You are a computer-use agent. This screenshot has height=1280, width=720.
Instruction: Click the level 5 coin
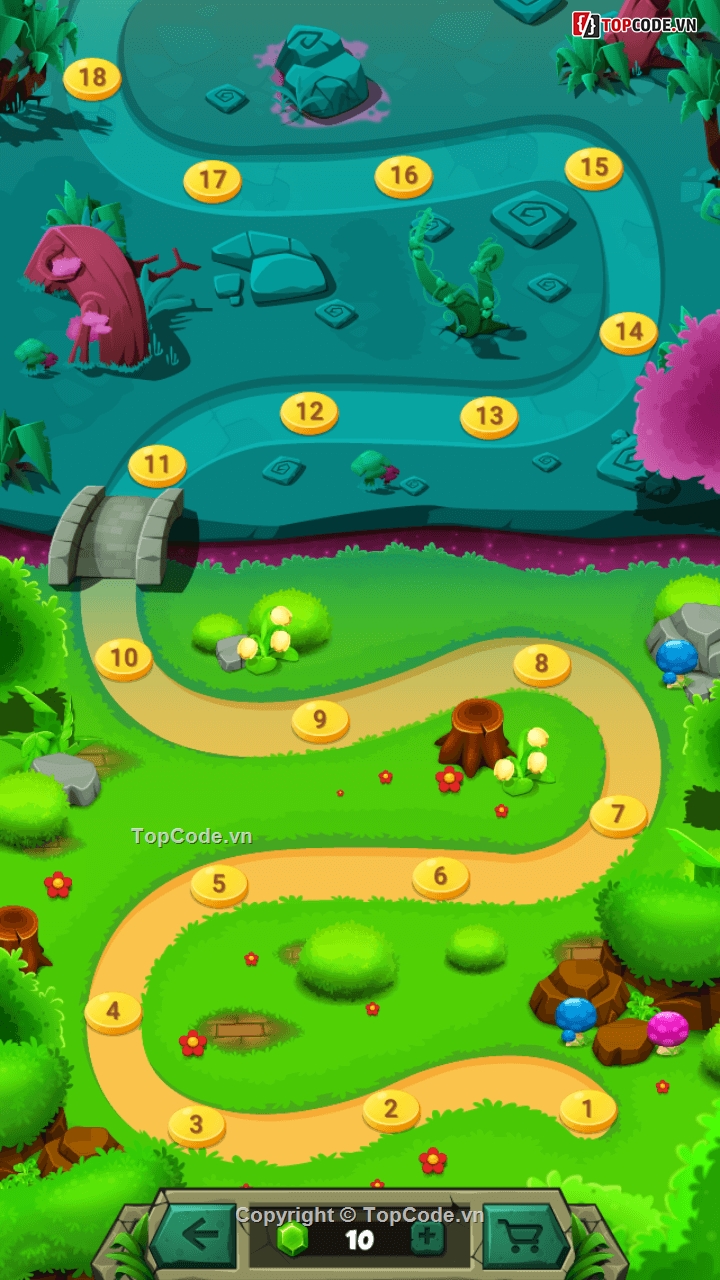[219, 884]
